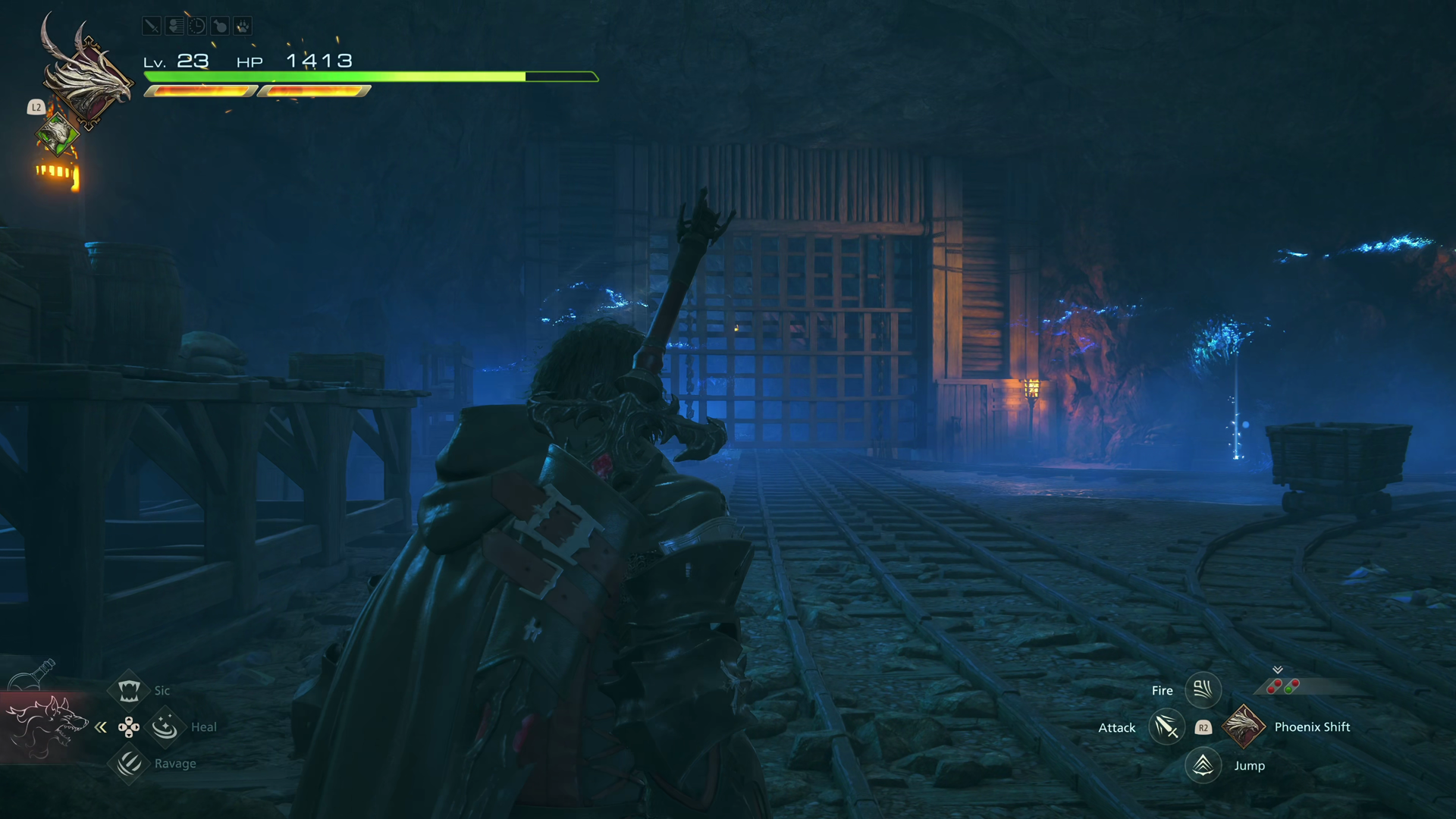
Task: Click the paw print status icon
Action: 243,27
